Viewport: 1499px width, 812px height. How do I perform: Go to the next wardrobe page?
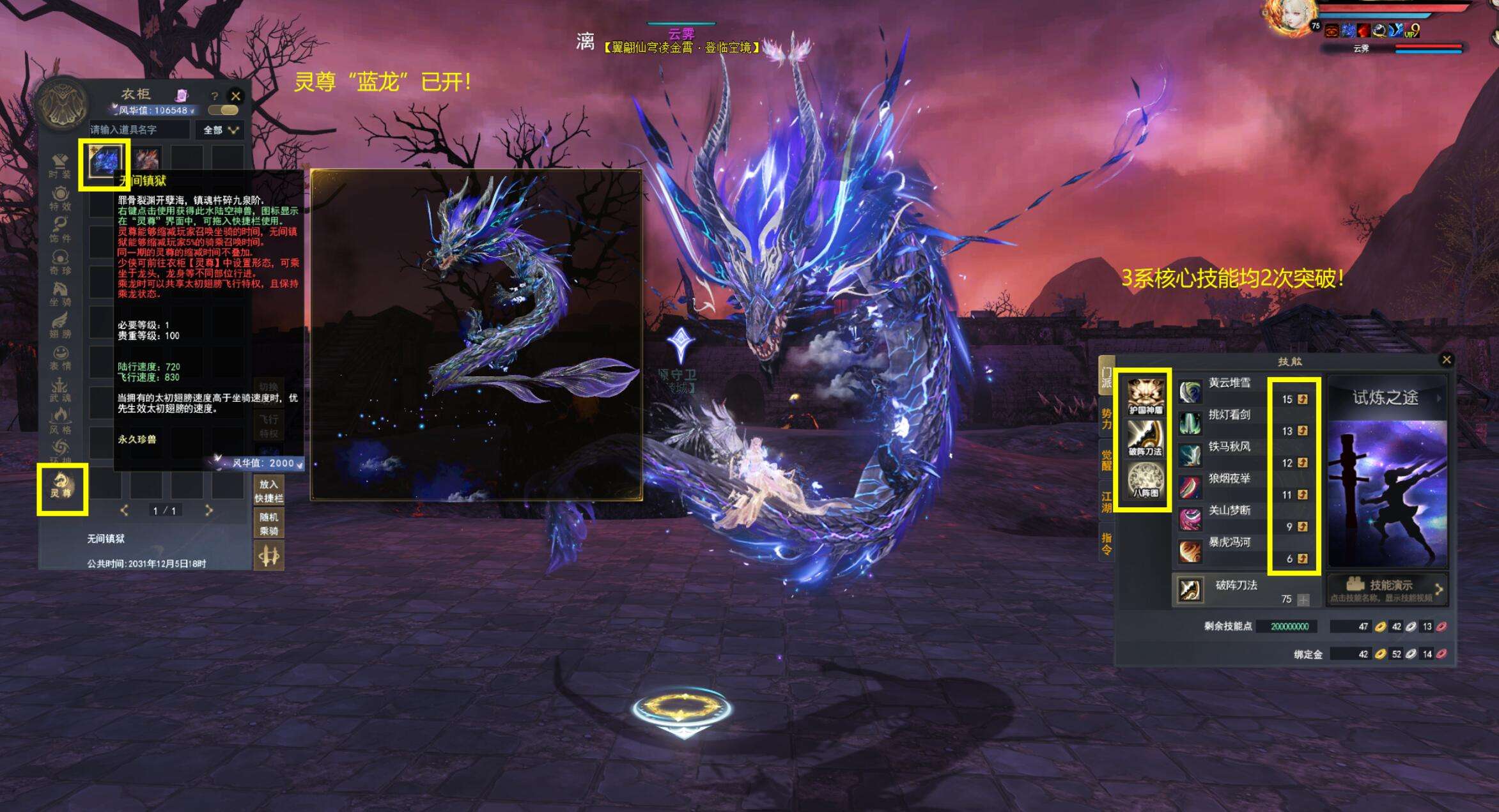[208, 510]
